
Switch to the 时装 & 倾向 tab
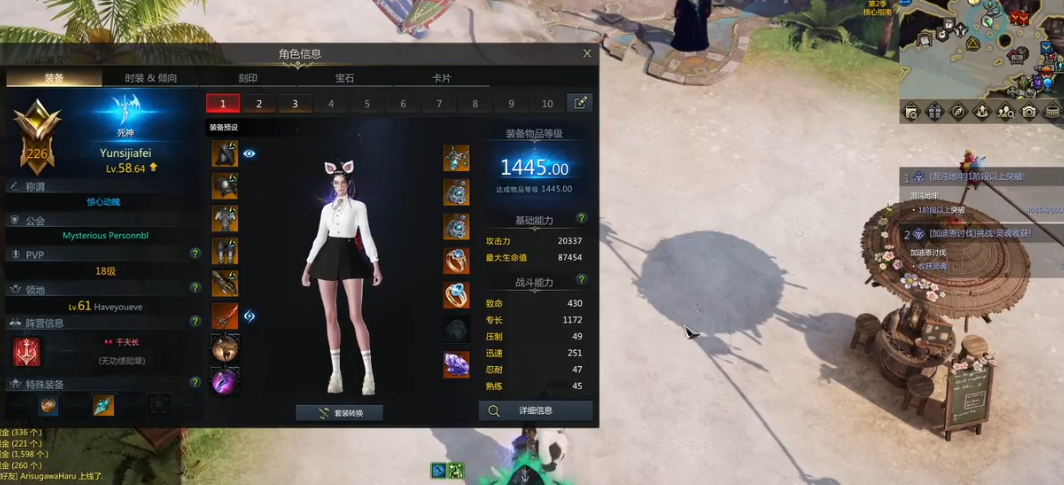(151, 78)
